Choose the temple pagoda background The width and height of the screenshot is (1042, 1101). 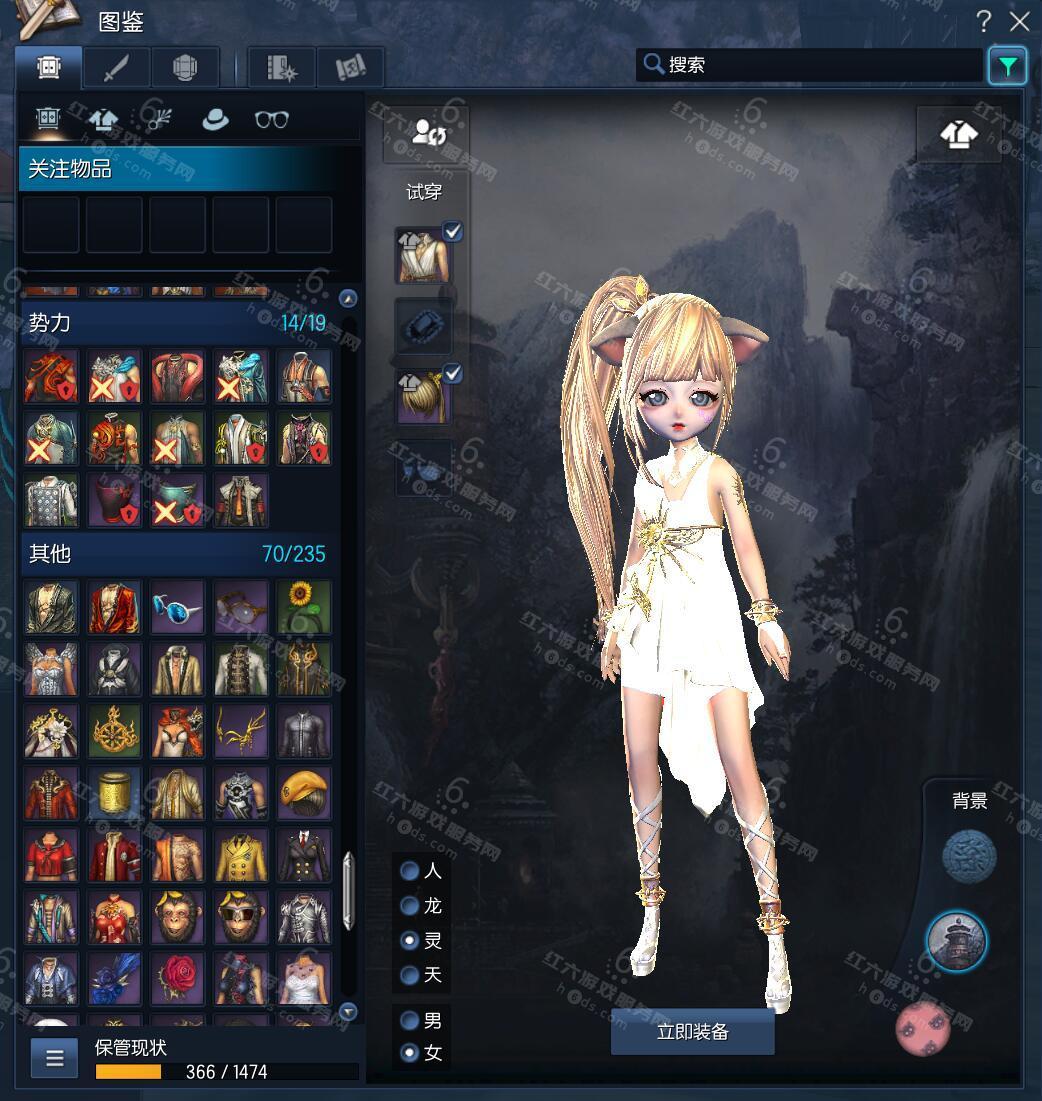coord(956,941)
